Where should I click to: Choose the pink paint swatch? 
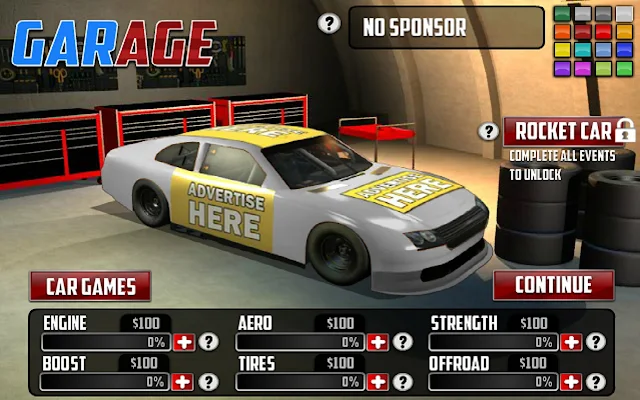[583, 68]
